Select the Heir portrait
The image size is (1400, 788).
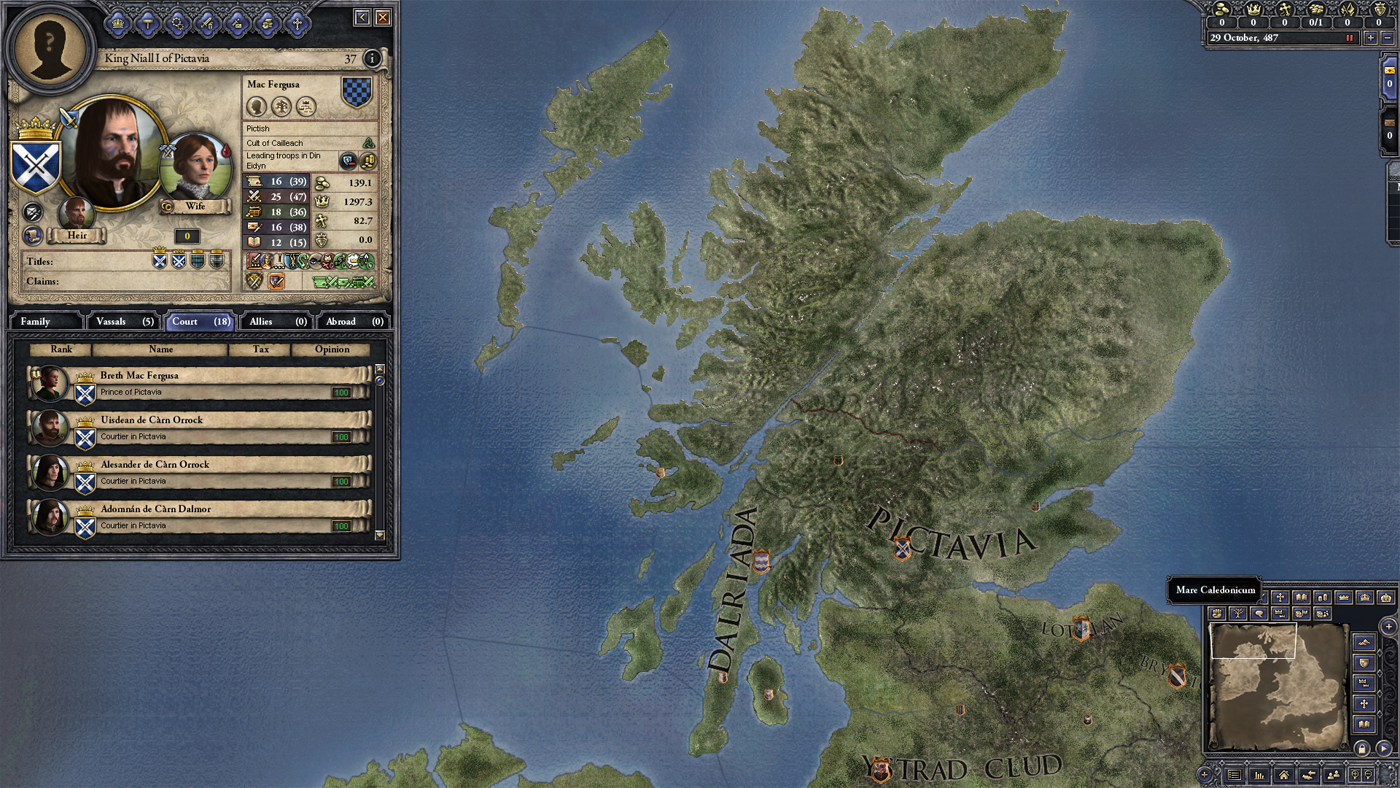click(x=76, y=214)
